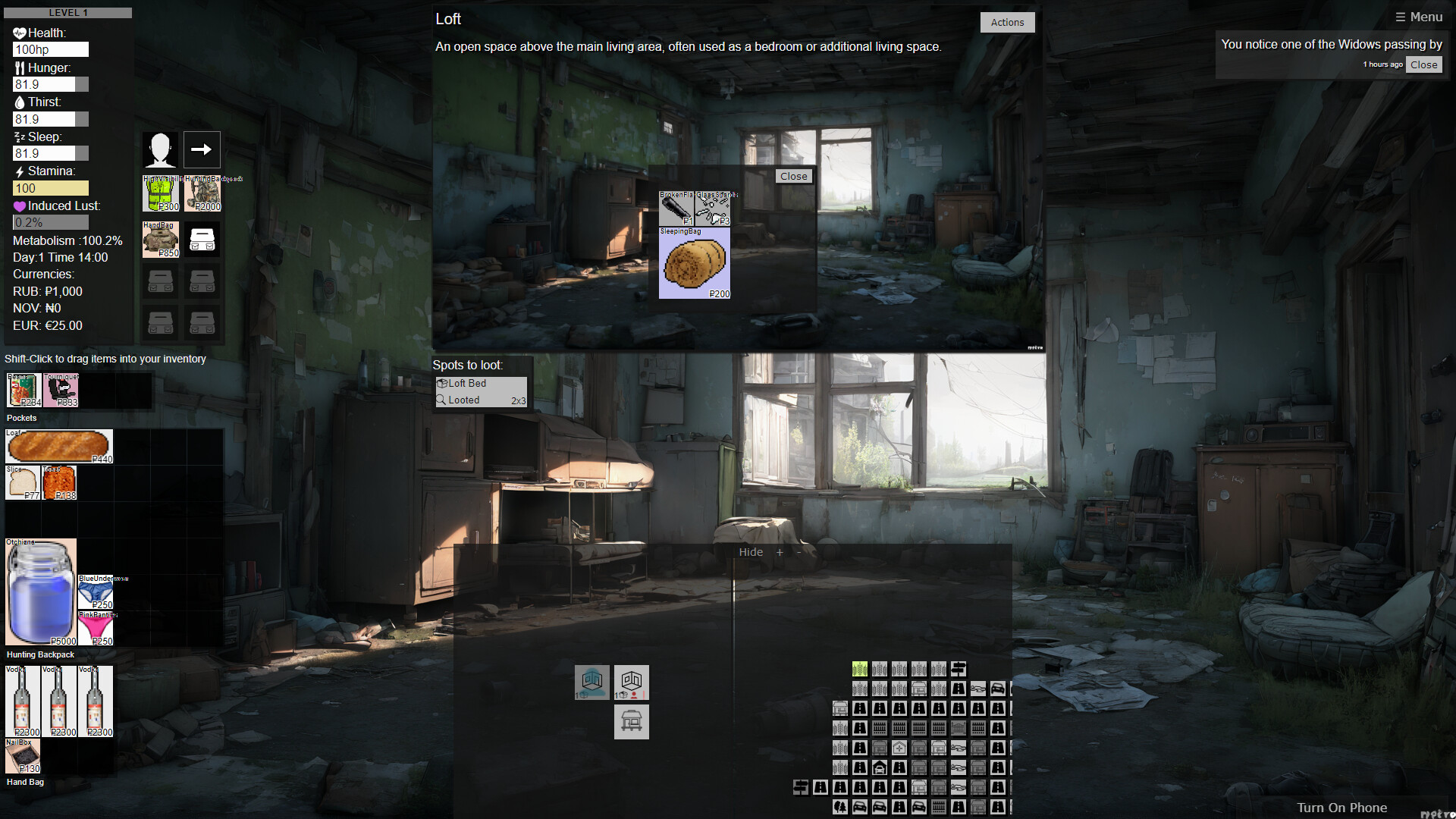The width and height of the screenshot is (1456, 819).
Task: Zoom the map in with the plus control
Action: pyautogui.click(x=780, y=552)
